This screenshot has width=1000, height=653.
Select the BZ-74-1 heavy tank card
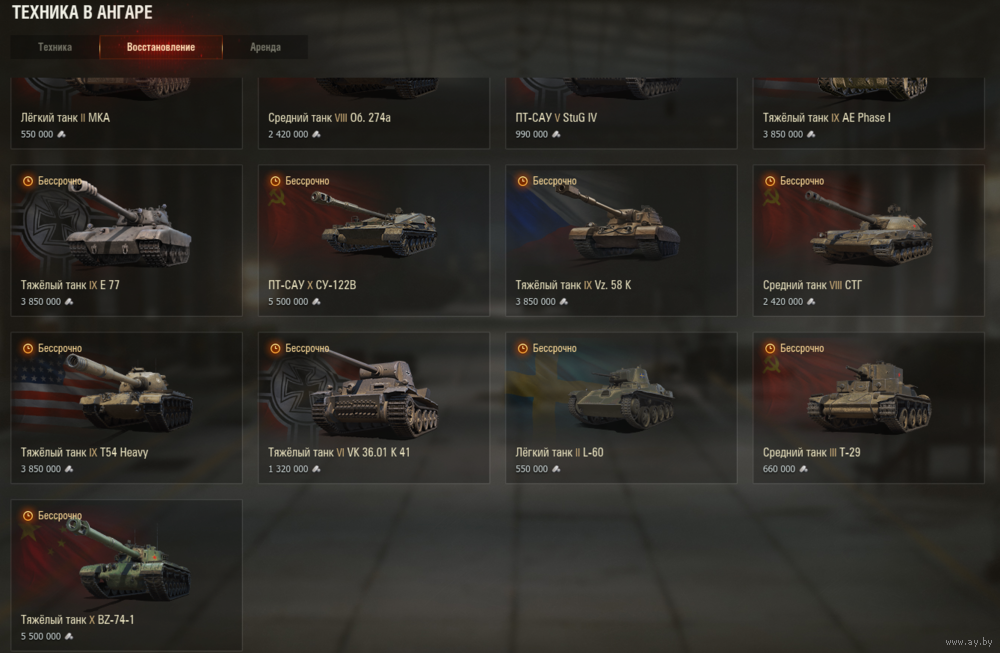tap(126, 575)
